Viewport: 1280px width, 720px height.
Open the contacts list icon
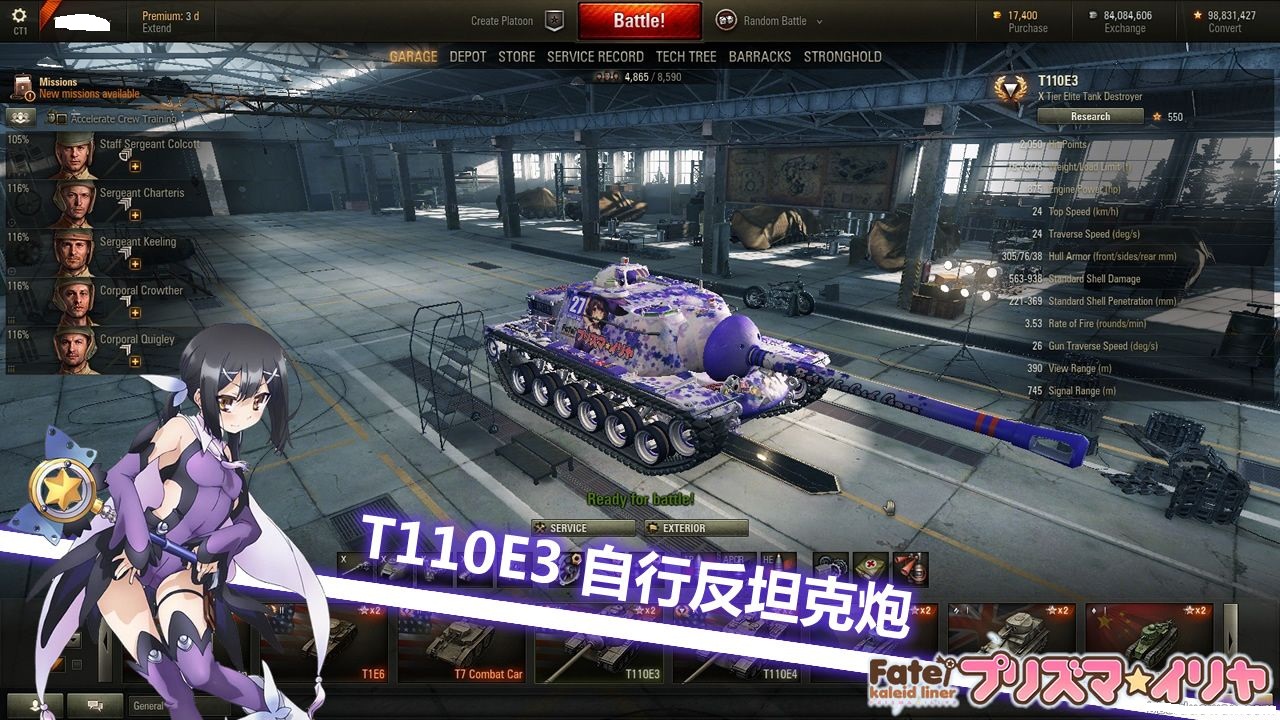click(33, 705)
